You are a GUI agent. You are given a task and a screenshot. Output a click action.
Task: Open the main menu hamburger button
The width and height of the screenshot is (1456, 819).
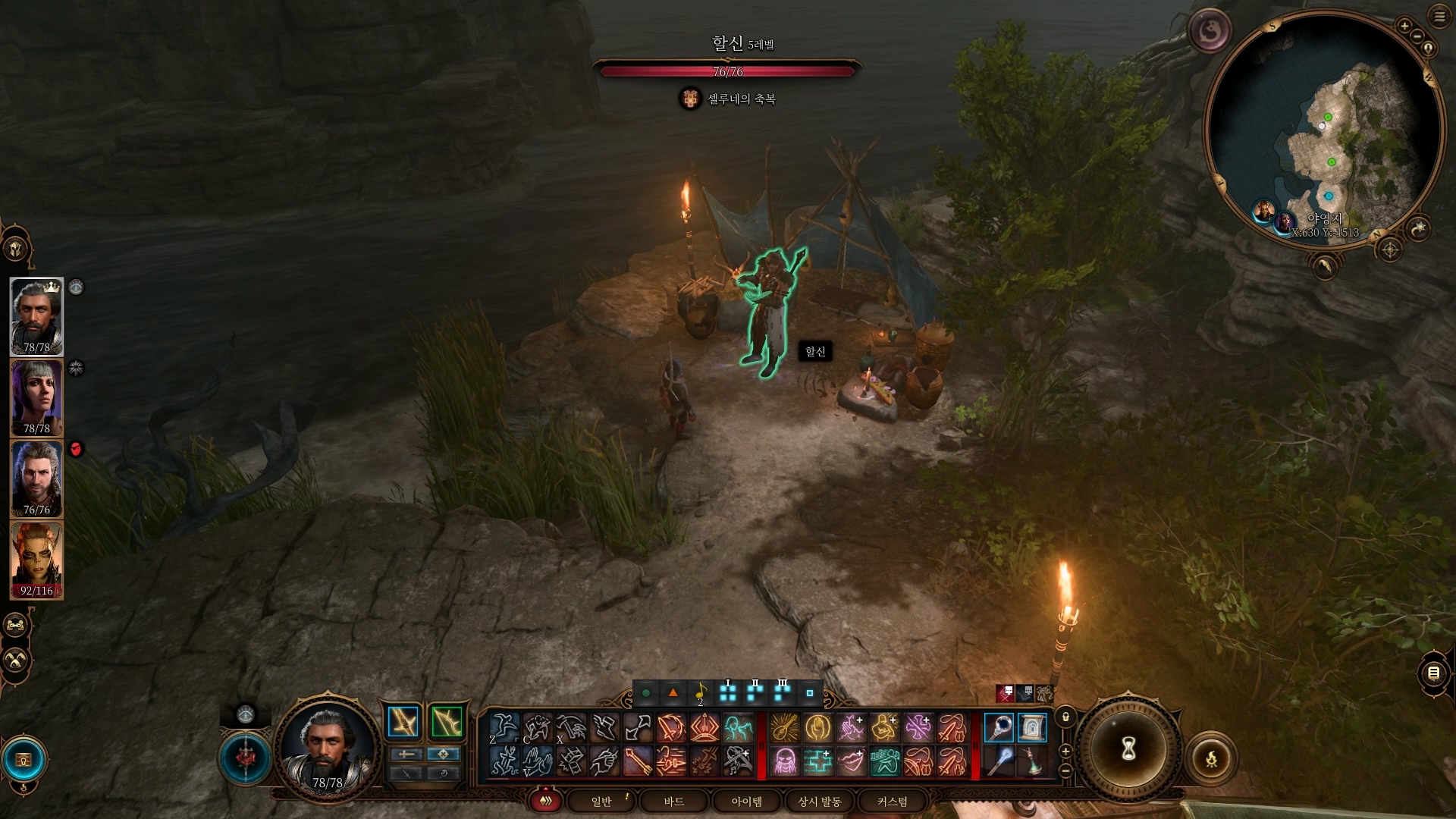coord(1439,16)
